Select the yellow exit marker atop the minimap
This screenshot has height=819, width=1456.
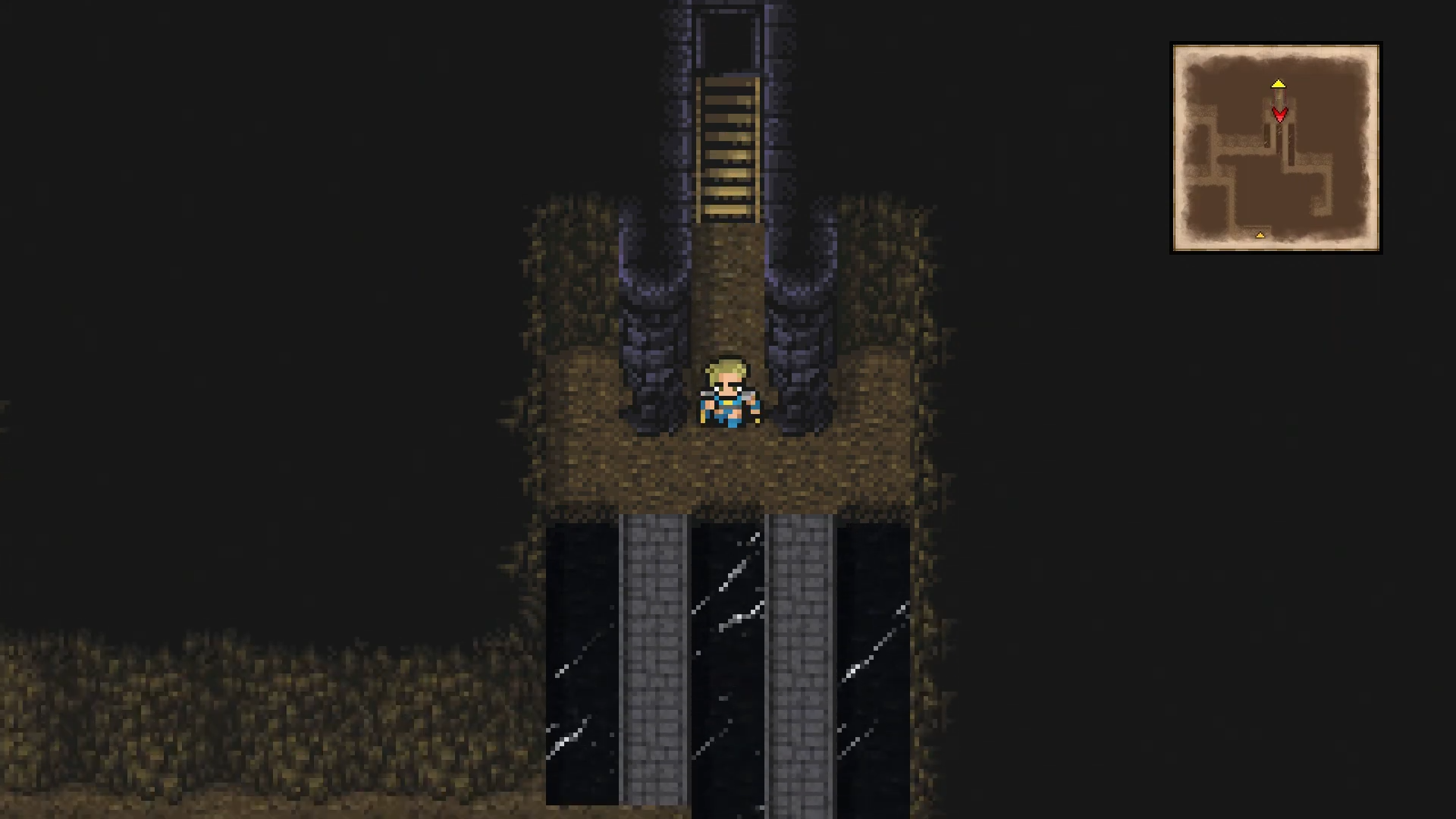[x=1279, y=83]
